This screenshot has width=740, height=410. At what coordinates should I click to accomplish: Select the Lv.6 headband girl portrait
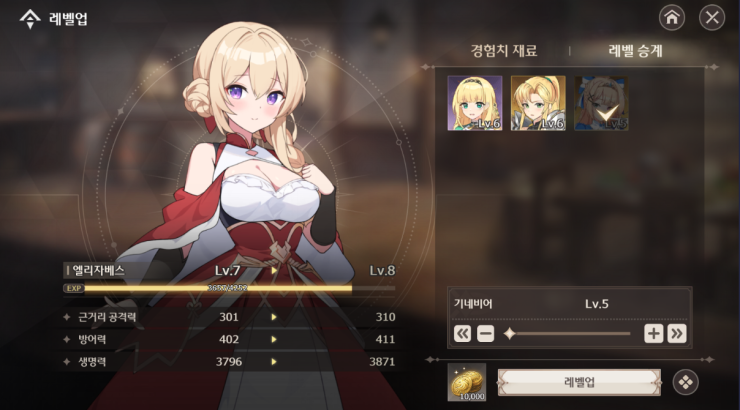[474, 103]
